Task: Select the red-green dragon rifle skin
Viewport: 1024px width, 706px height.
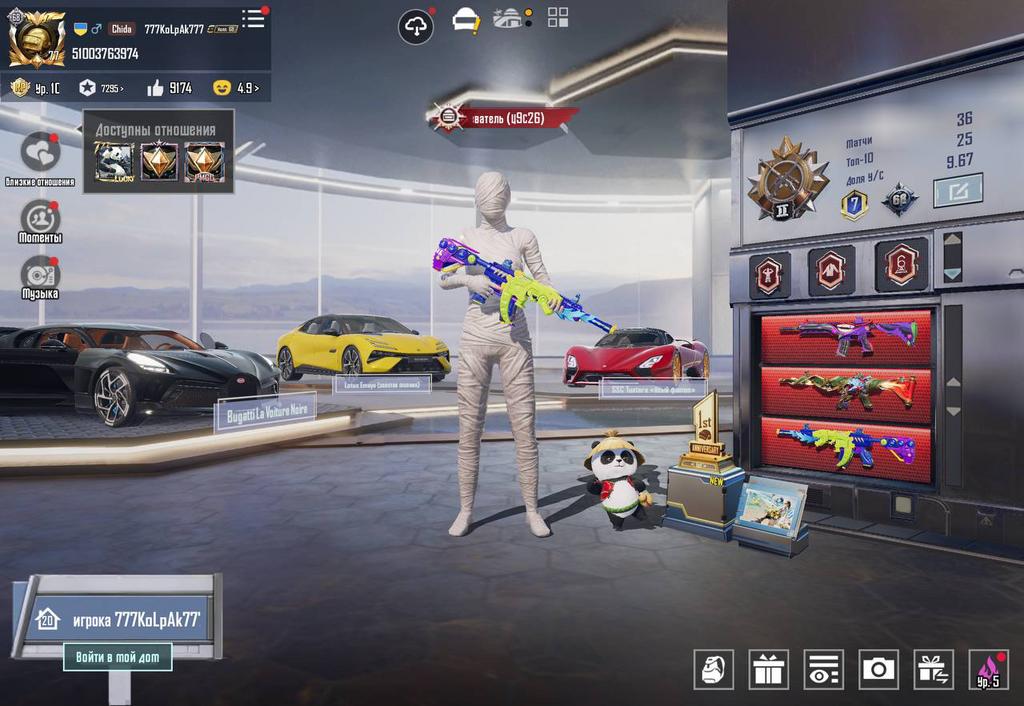Action: (847, 390)
